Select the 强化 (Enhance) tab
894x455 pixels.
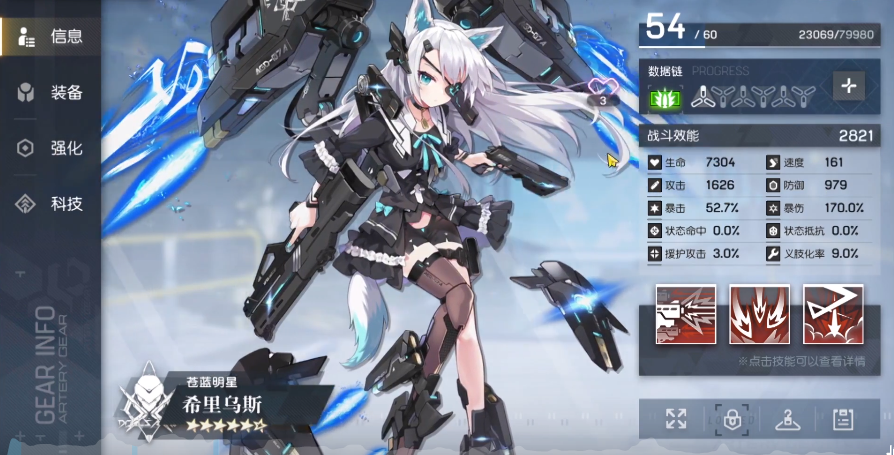tap(52, 148)
